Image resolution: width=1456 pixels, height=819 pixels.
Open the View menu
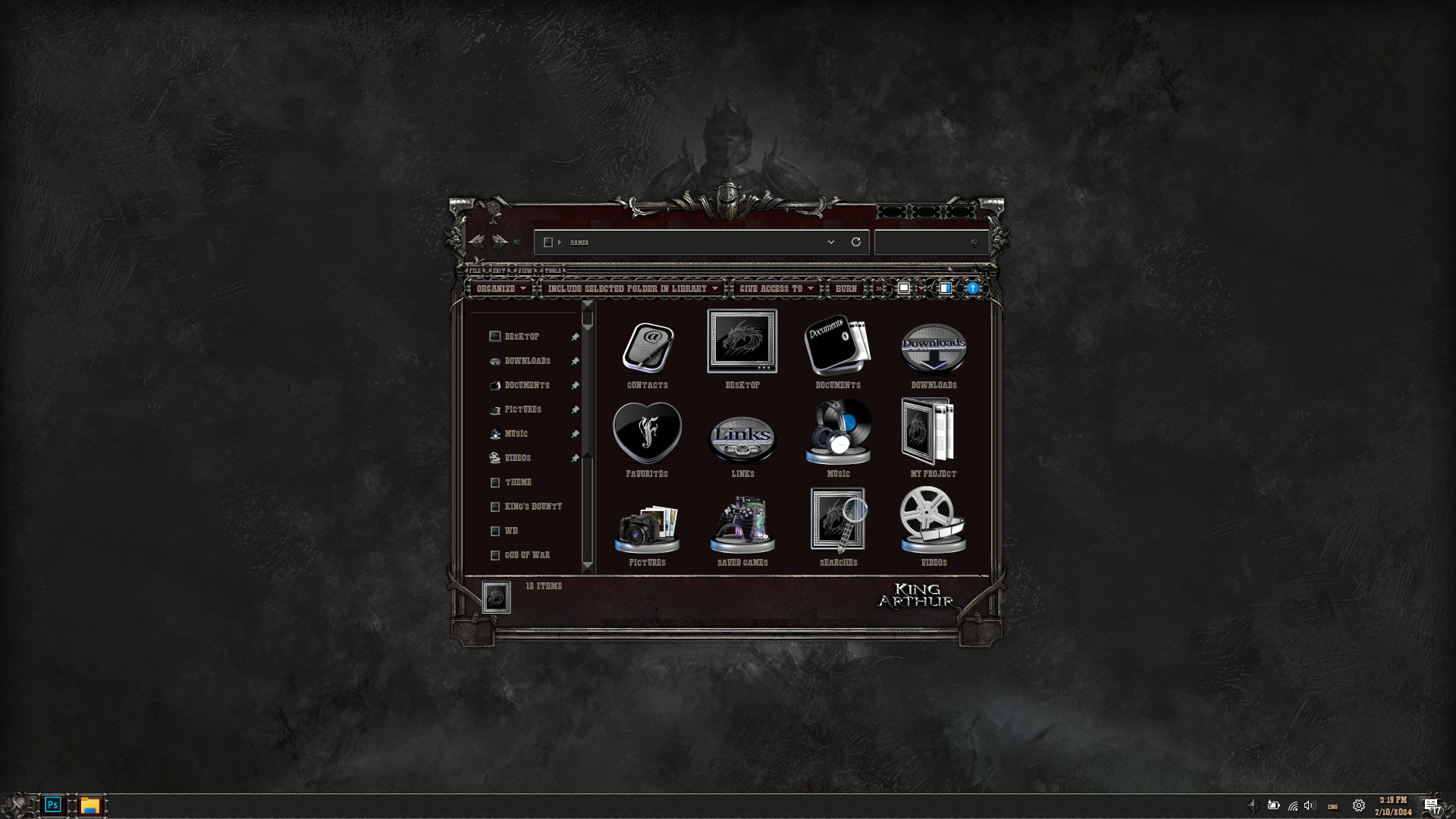[x=525, y=271]
